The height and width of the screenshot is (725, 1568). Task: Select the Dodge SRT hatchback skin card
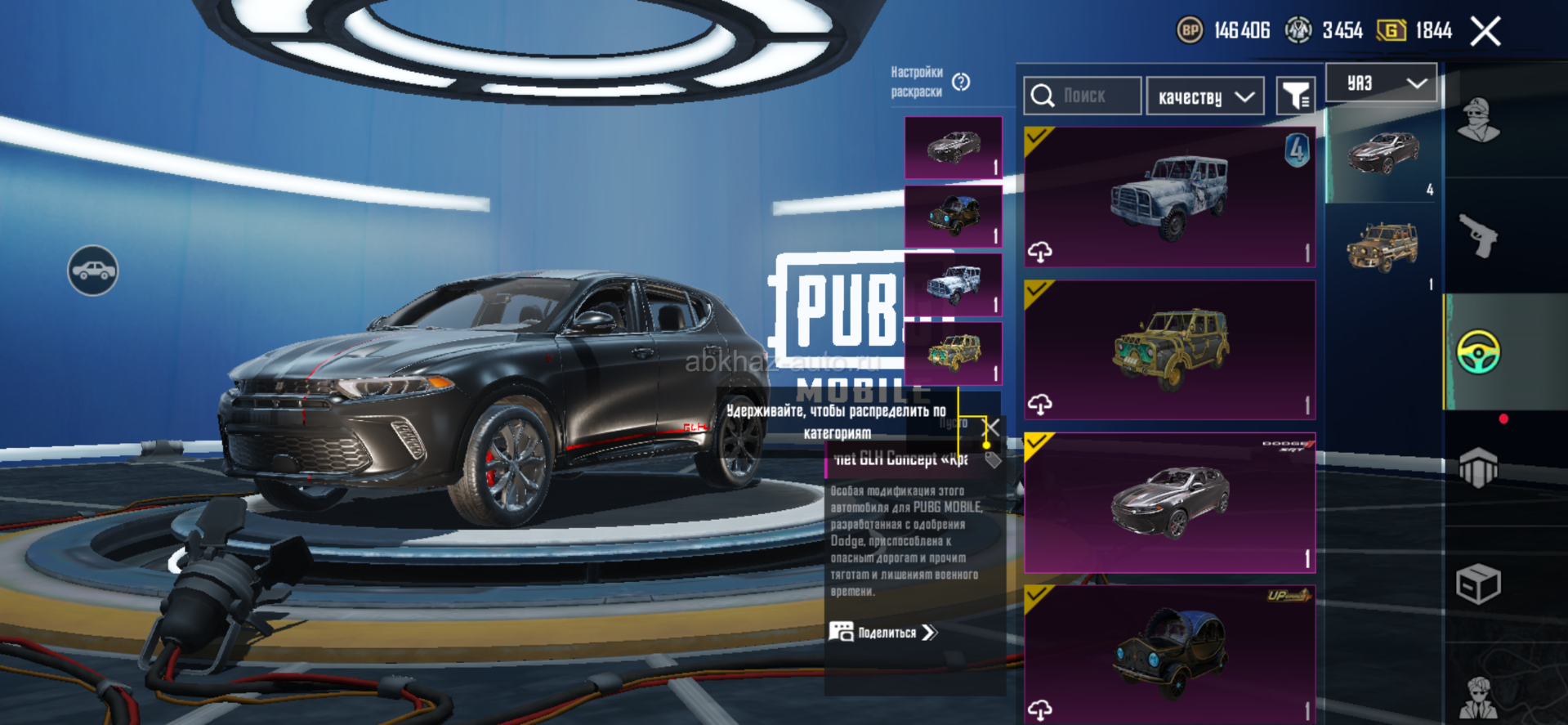click(1169, 503)
